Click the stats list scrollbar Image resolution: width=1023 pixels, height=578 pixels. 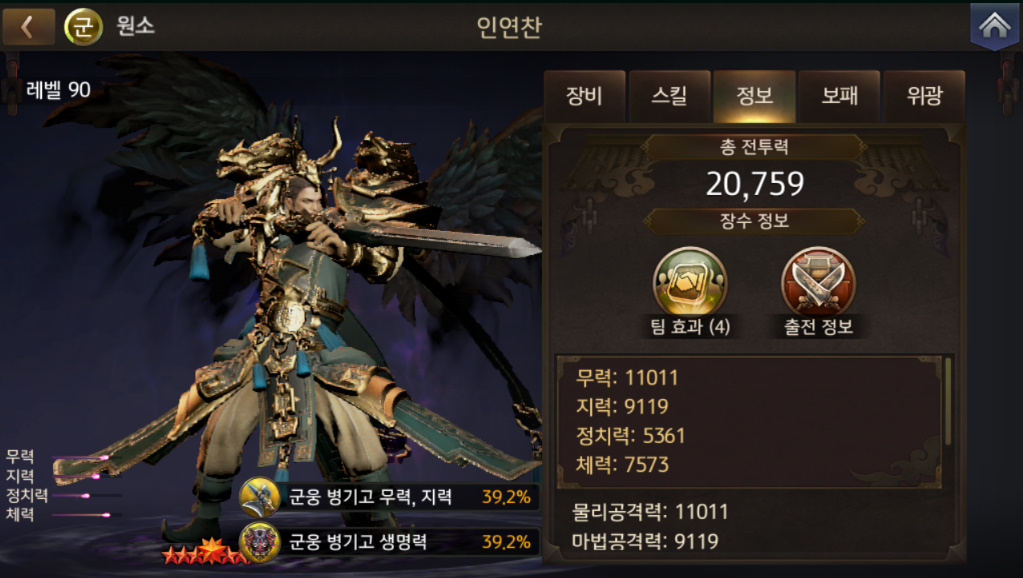[x=948, y=400]
